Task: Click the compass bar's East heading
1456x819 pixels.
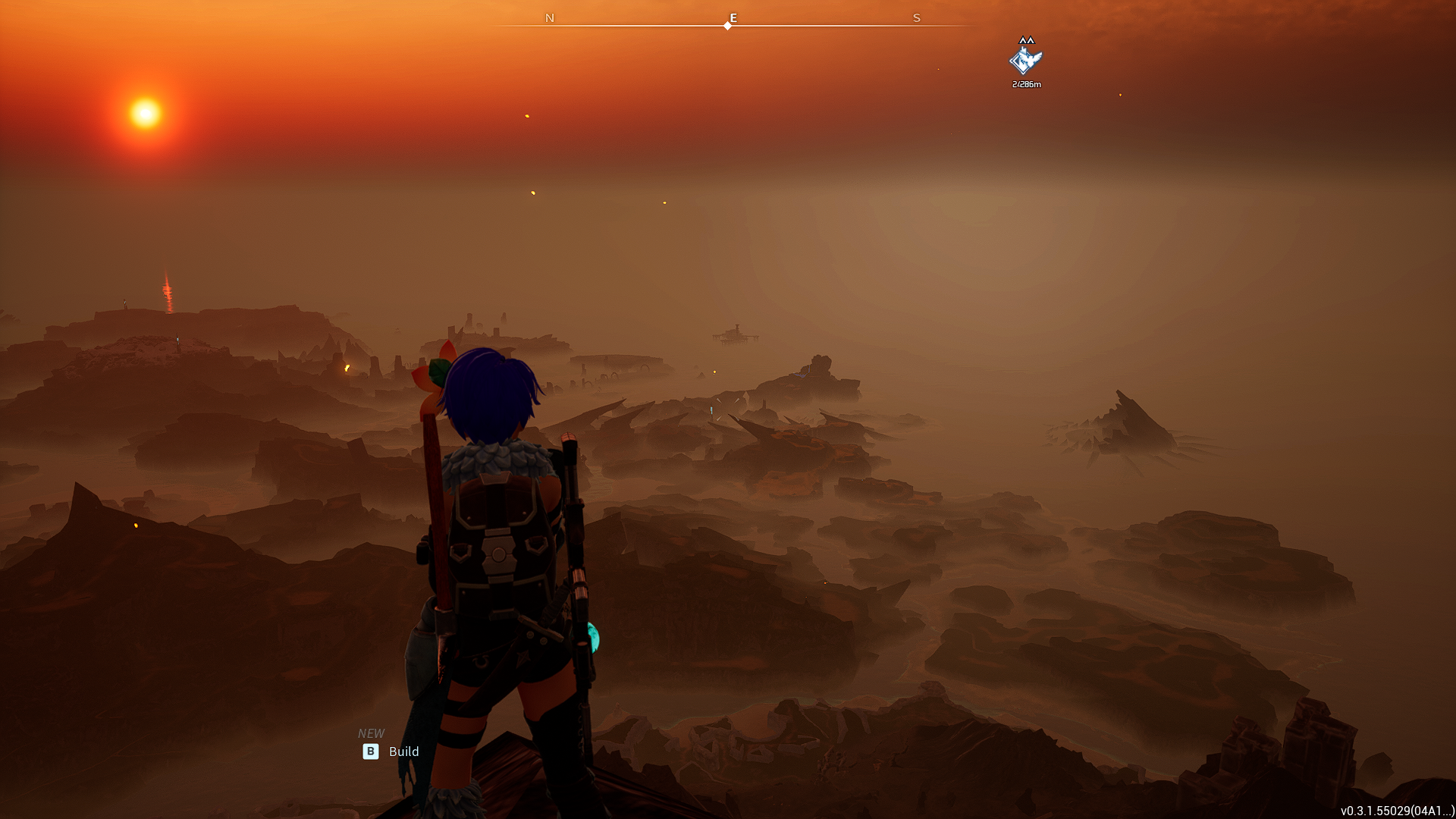Action: tap(733, 17)
